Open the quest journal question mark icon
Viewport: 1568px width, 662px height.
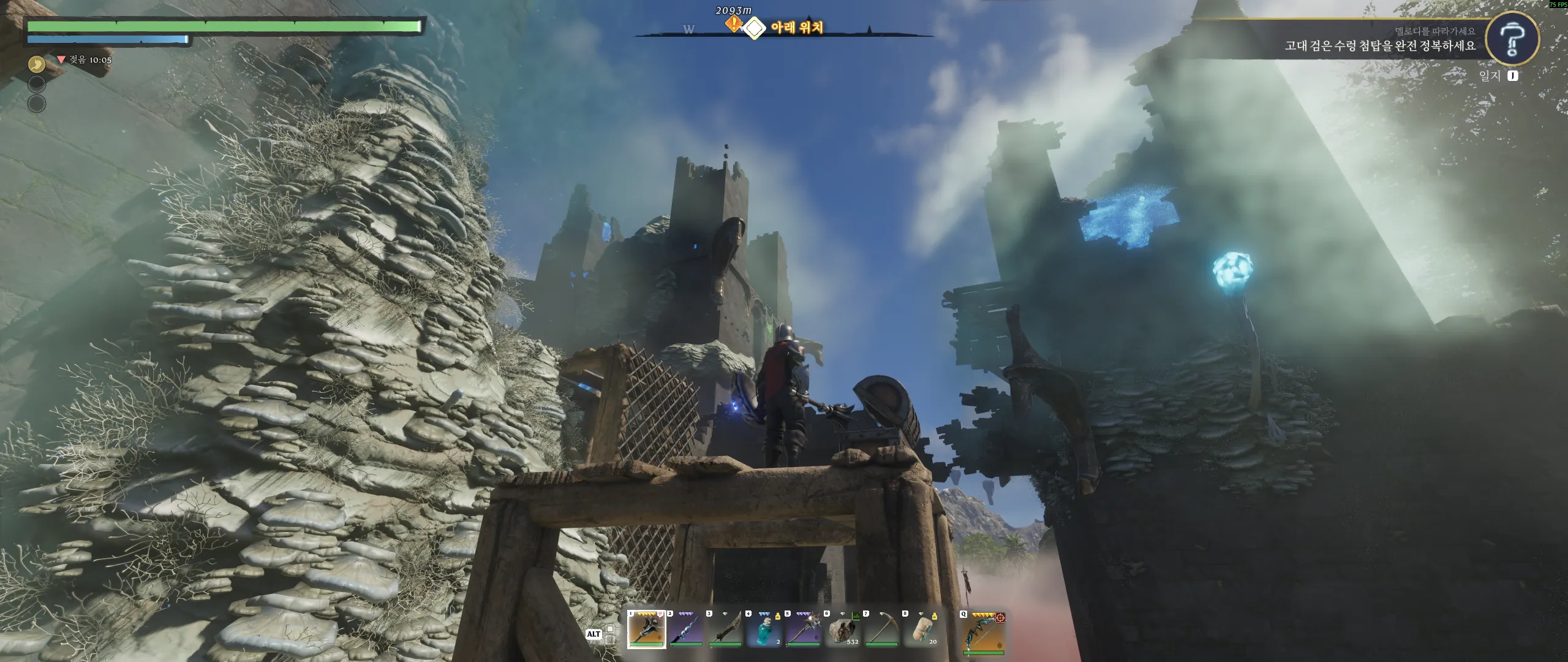click(x=1512, y=38)
